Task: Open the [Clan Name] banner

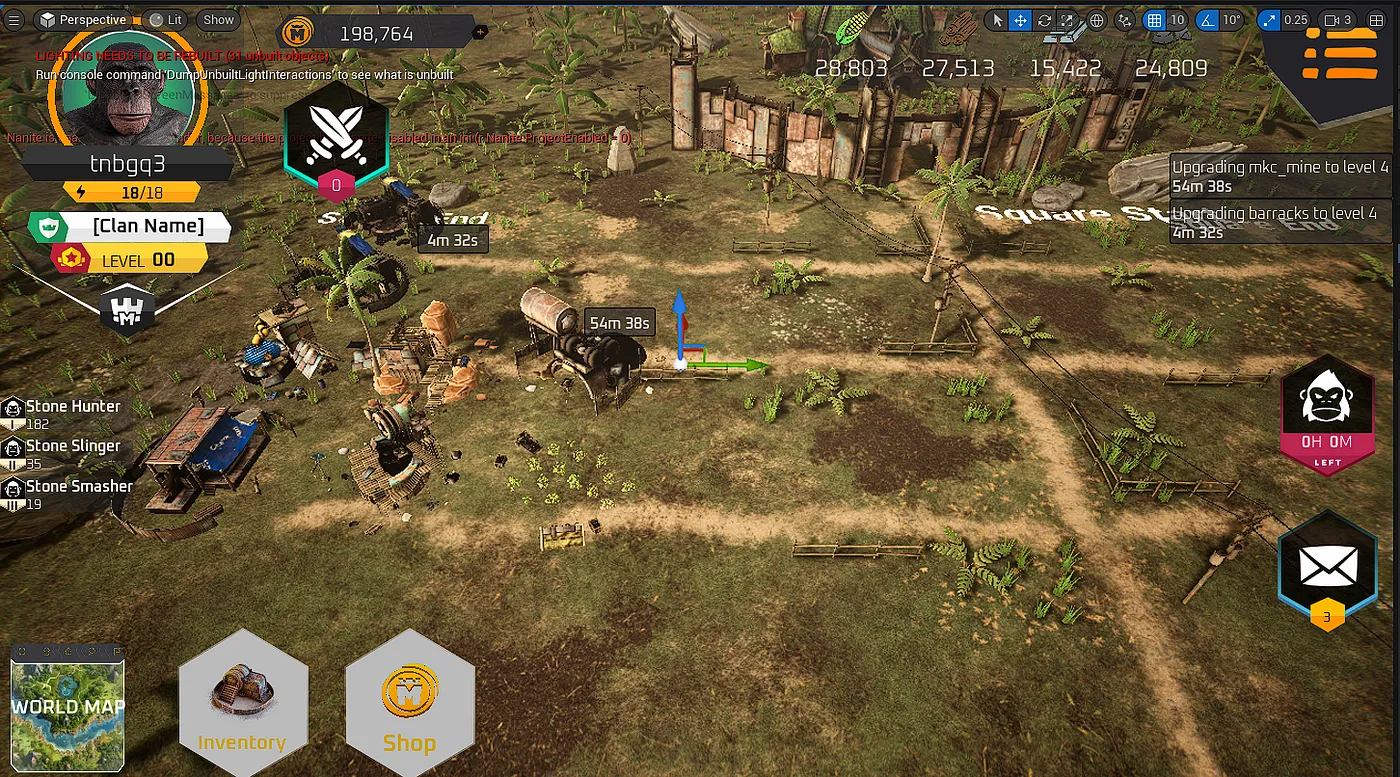Action: pyautogui.click(x=147, y=226)
